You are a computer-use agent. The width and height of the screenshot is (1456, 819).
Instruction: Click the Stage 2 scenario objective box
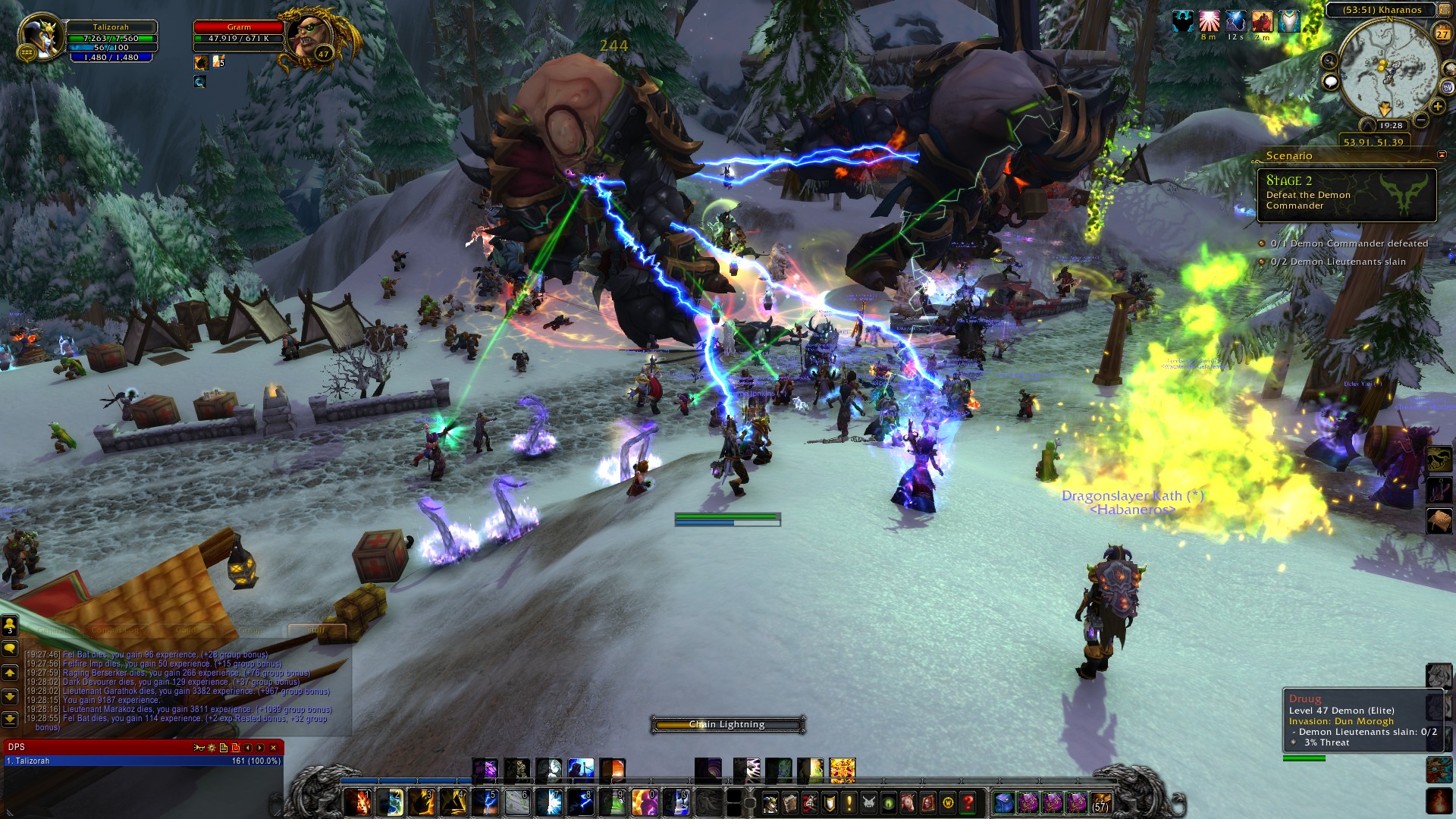(1346, 195)
